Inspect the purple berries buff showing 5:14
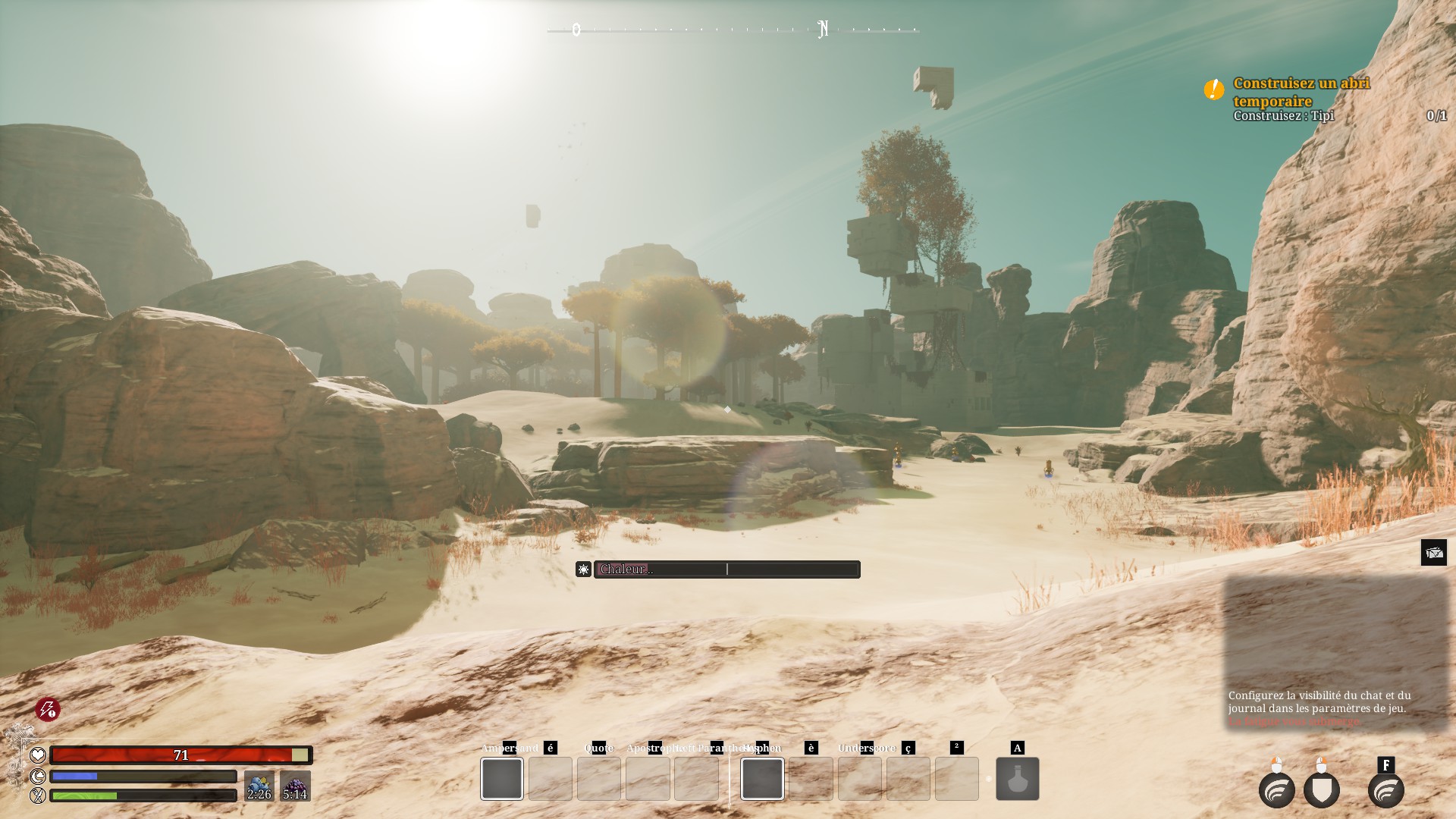 click(x=295, y=786)
